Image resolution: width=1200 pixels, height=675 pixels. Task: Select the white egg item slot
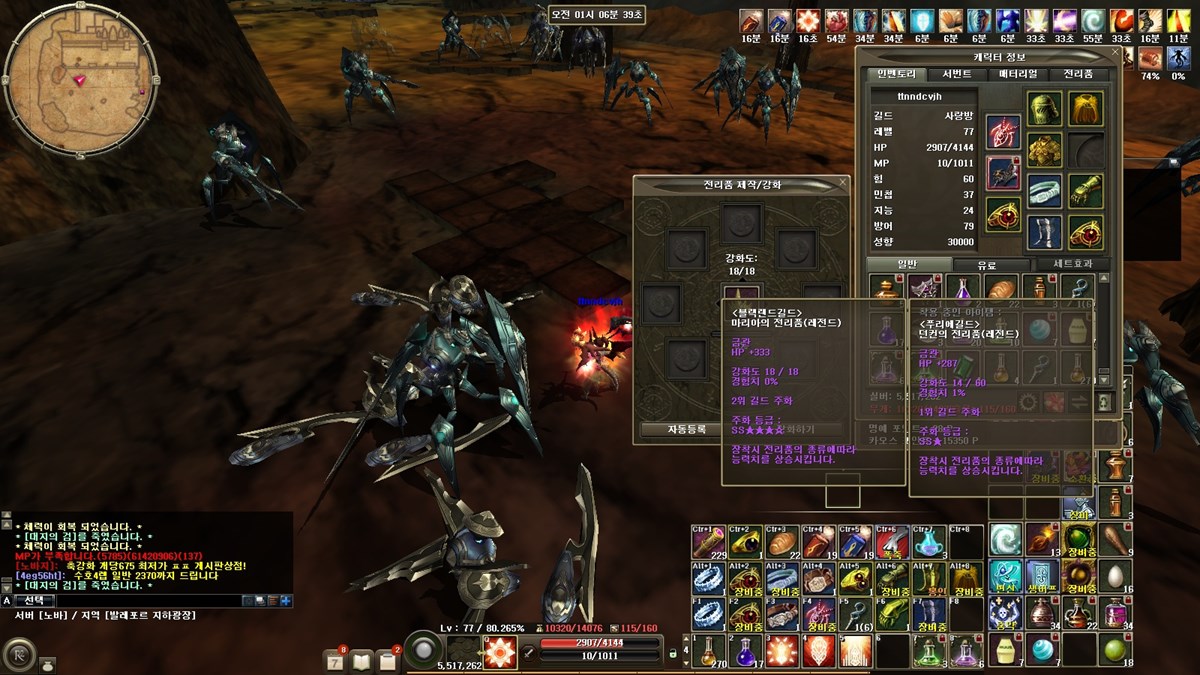[x=1113, y=576]
